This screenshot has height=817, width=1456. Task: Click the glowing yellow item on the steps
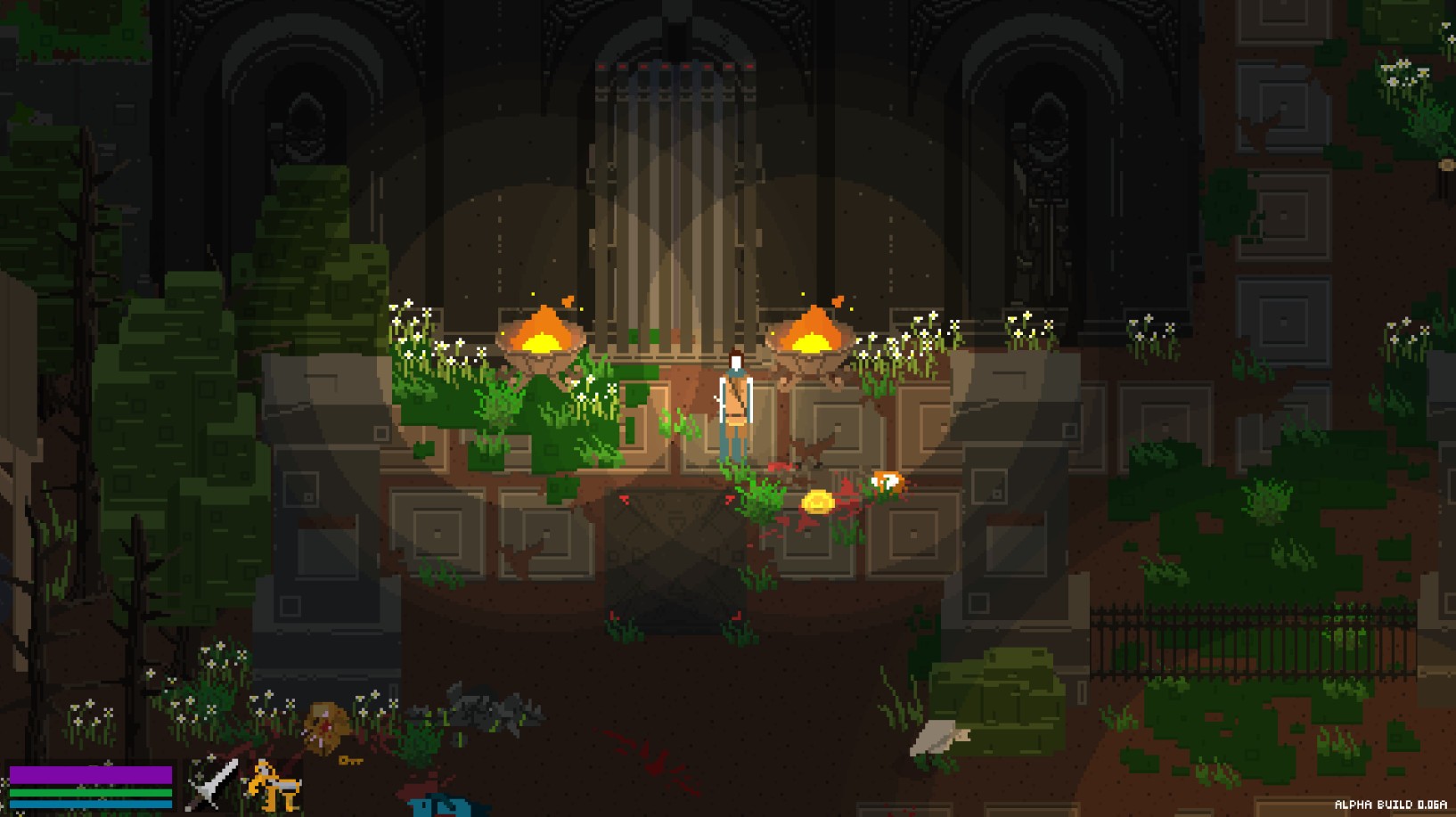coord(819,501)
